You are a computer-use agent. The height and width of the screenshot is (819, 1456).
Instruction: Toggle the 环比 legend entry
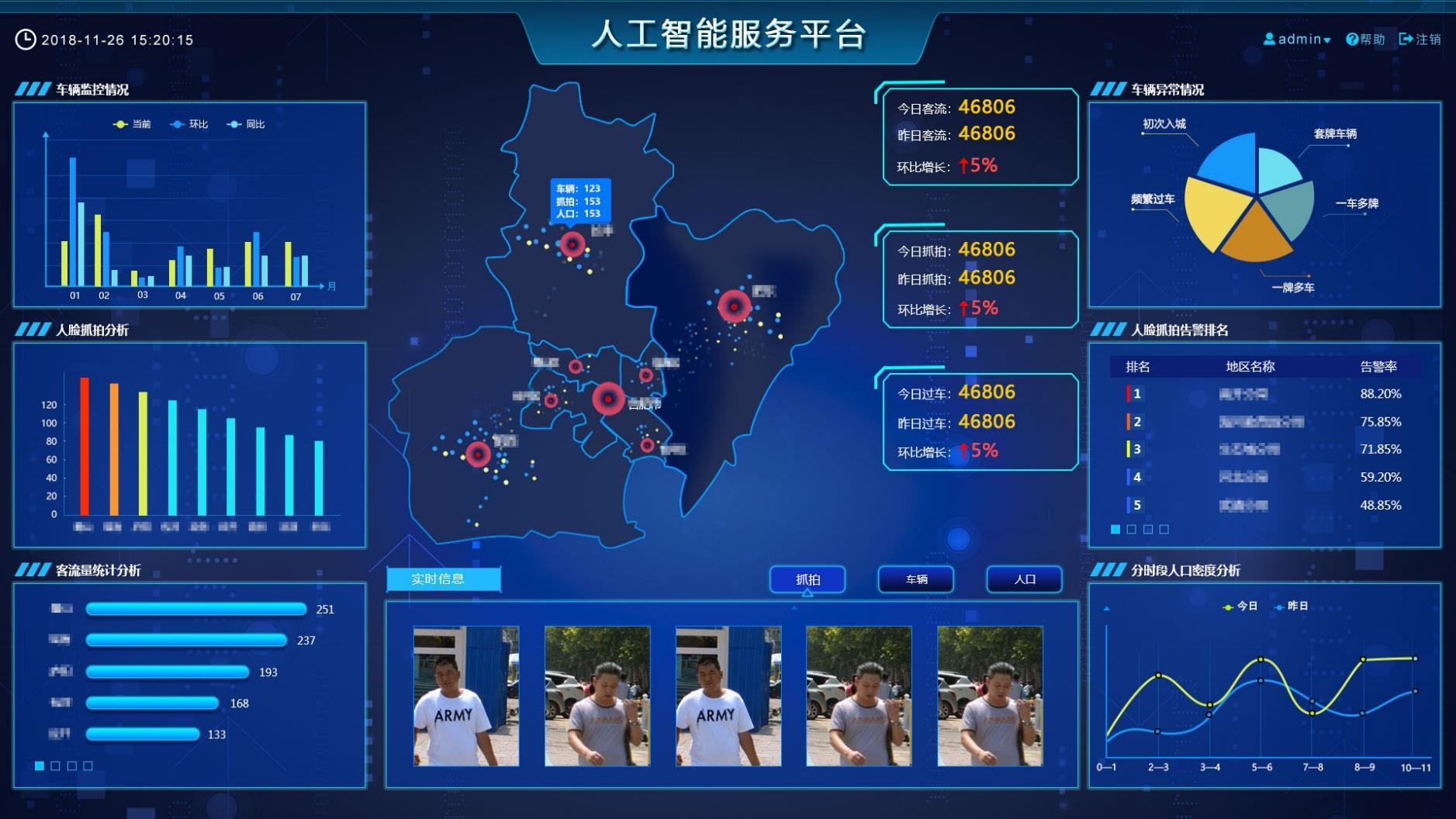tap(190, 124)
